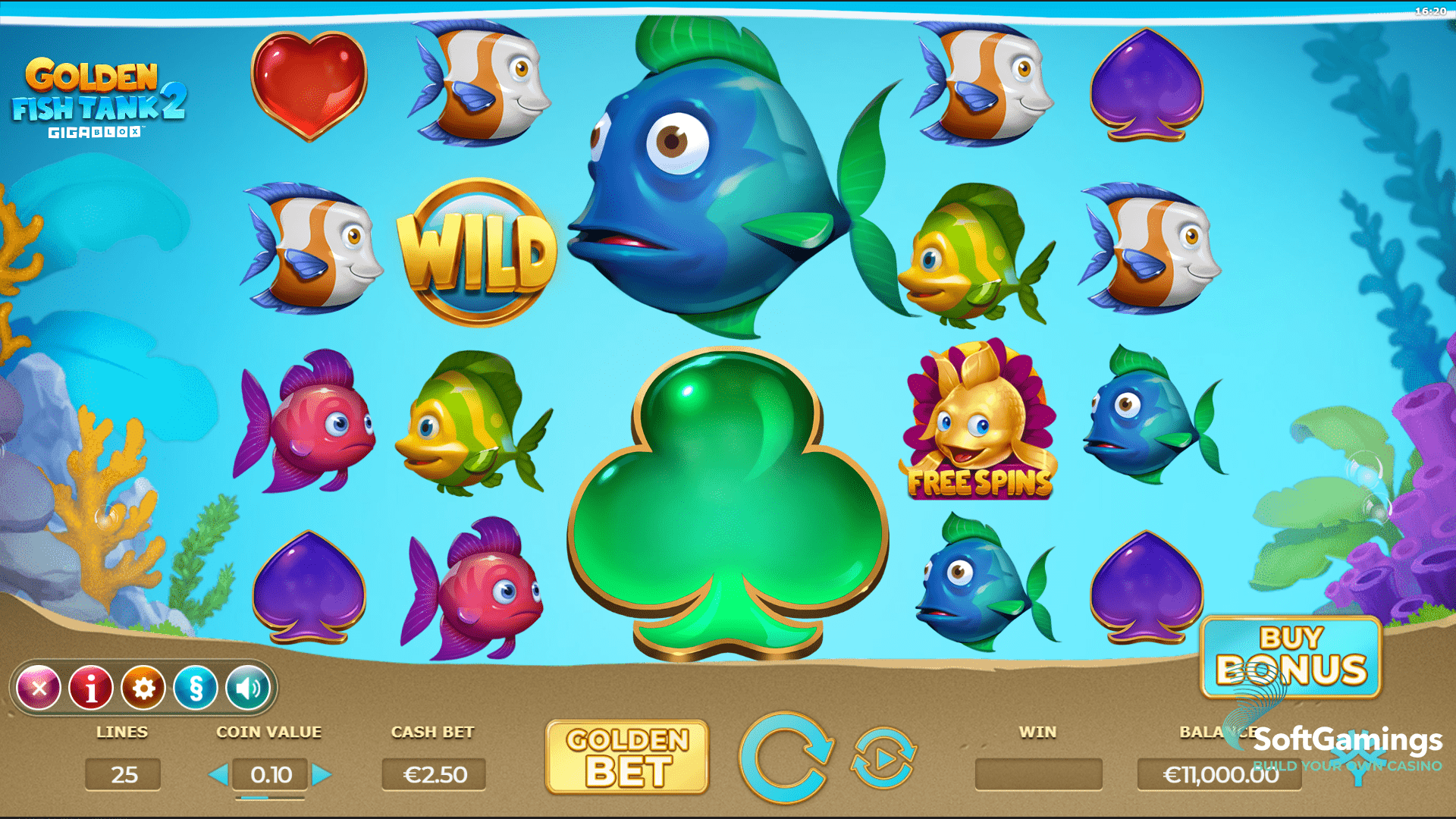Open the info screen via the i icon
1456x819 pixels.
(x=92, y=687)
